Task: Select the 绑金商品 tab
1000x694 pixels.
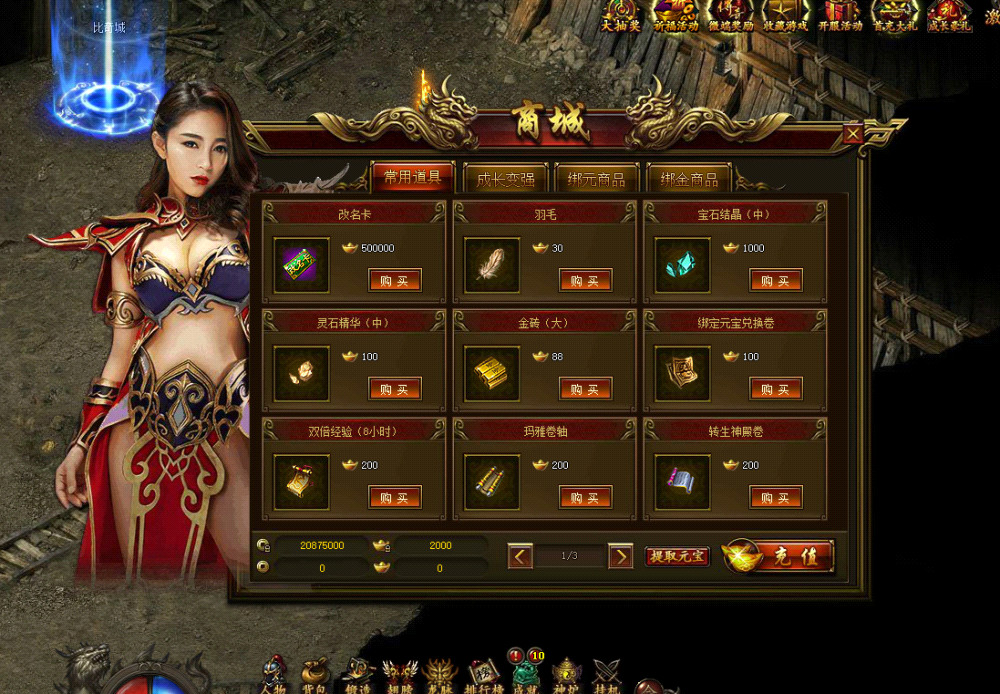Action: [689, 179]
